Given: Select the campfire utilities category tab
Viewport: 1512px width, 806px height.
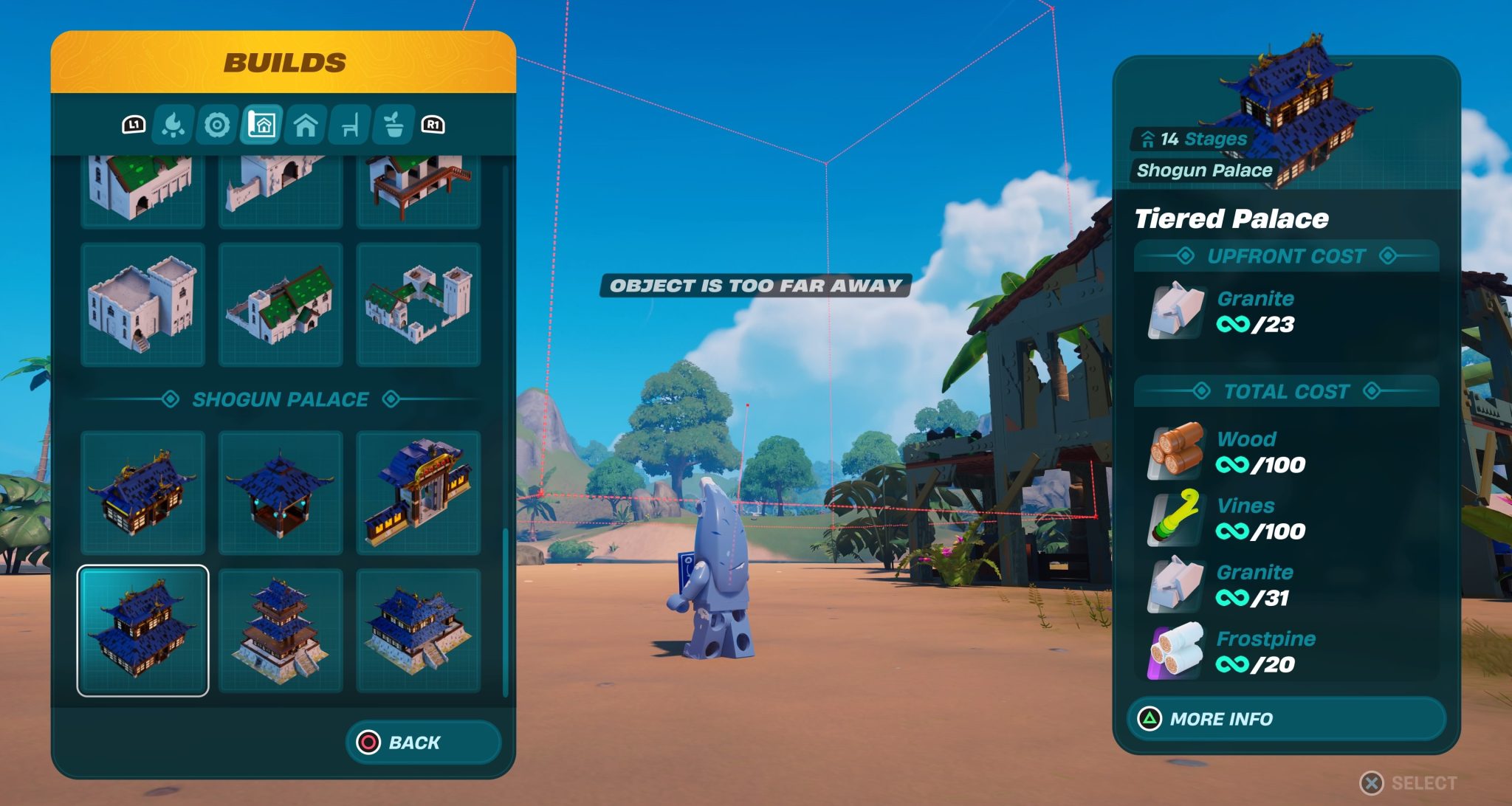Looking at the screenshot, I should pyautogui.click(x=173, y=125).
